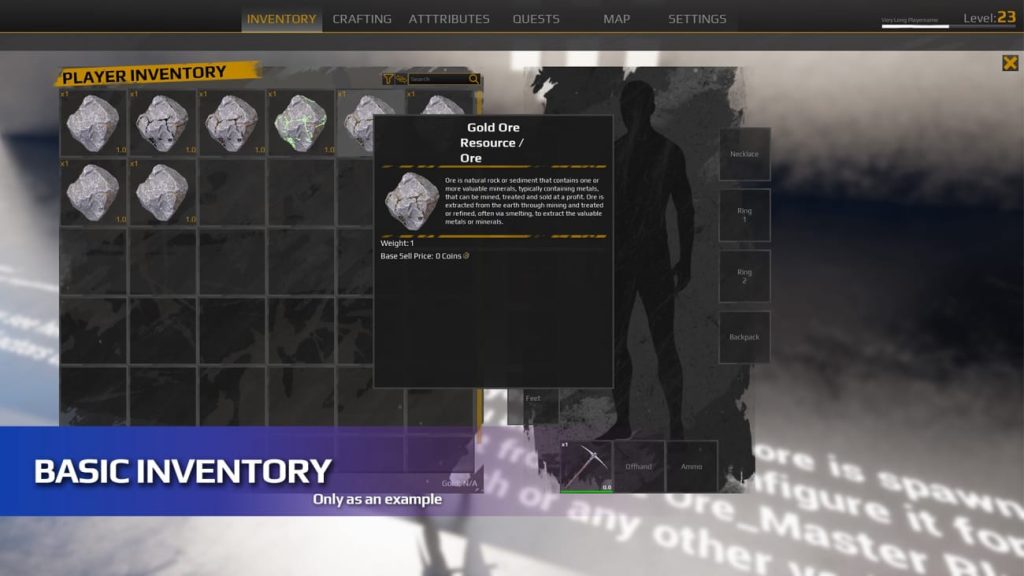Select the green-veined ore slot
The width and height of the screenshot is (1024, 576).
(x=300, y=122)
